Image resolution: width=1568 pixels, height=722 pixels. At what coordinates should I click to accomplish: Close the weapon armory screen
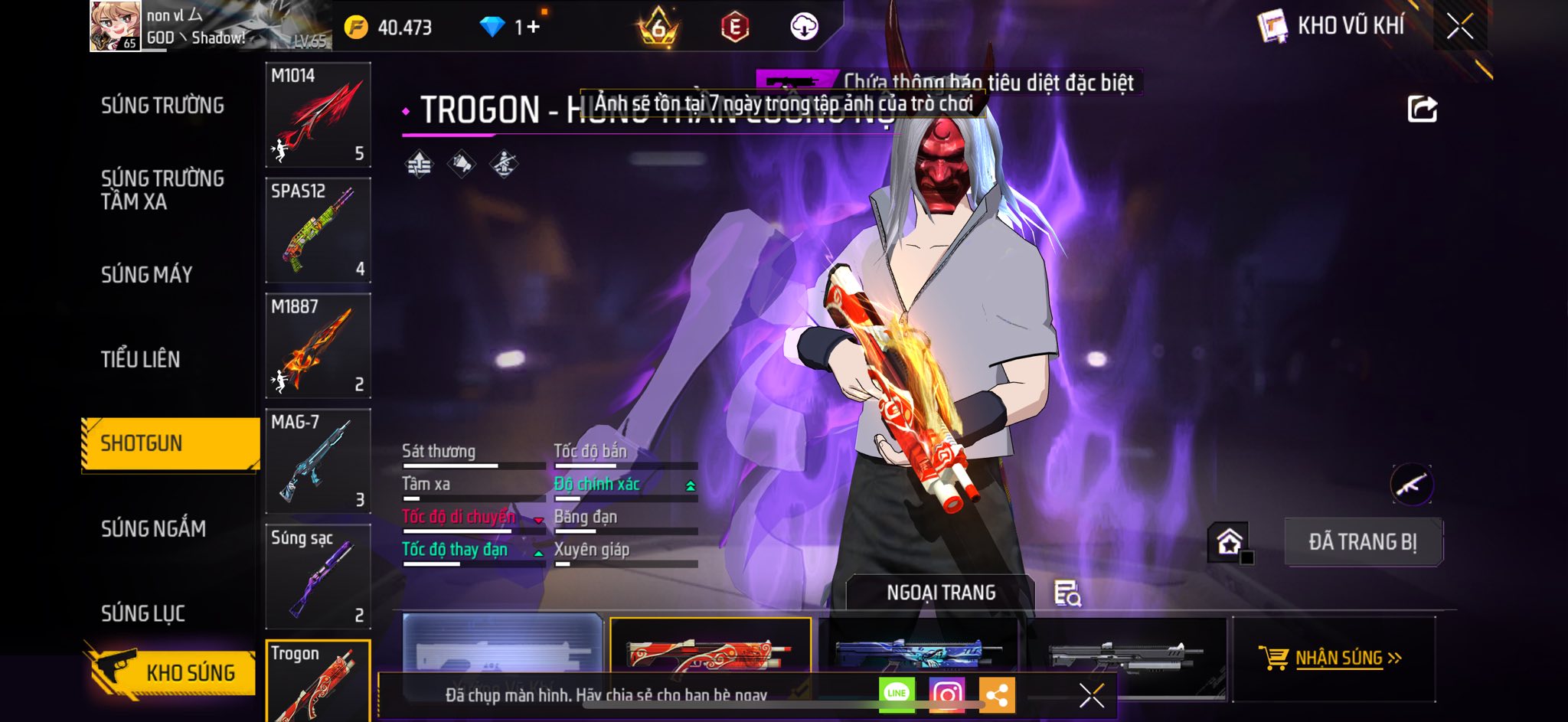click(1459, 27)
